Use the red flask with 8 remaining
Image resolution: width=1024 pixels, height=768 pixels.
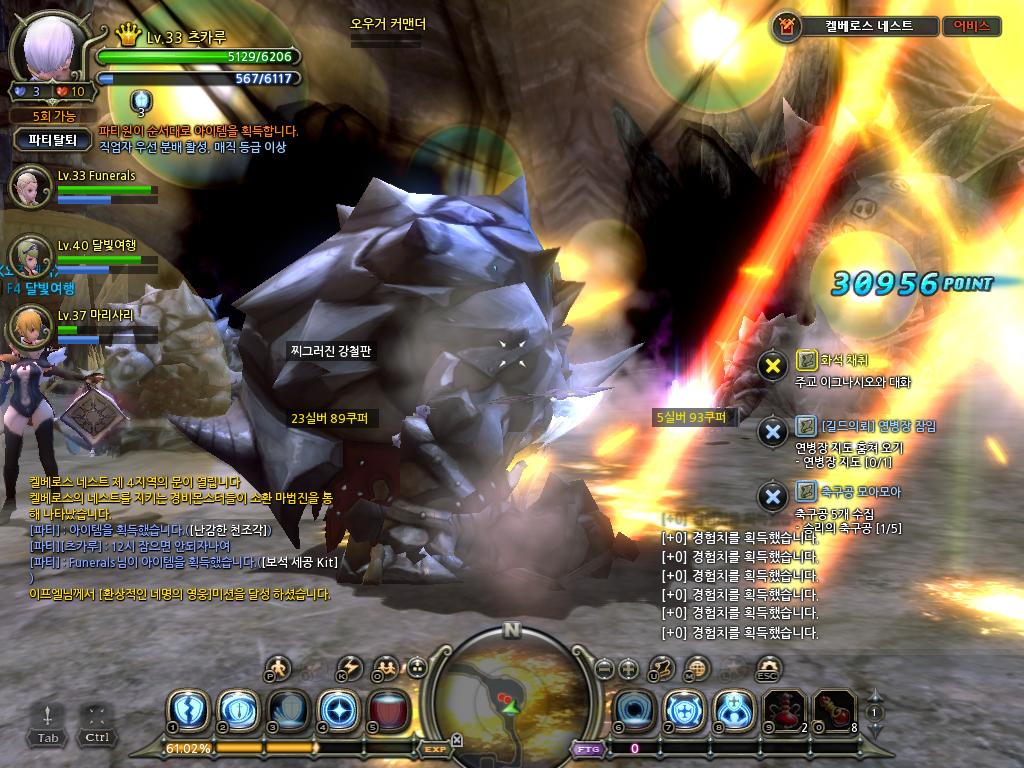click(834, 710)
